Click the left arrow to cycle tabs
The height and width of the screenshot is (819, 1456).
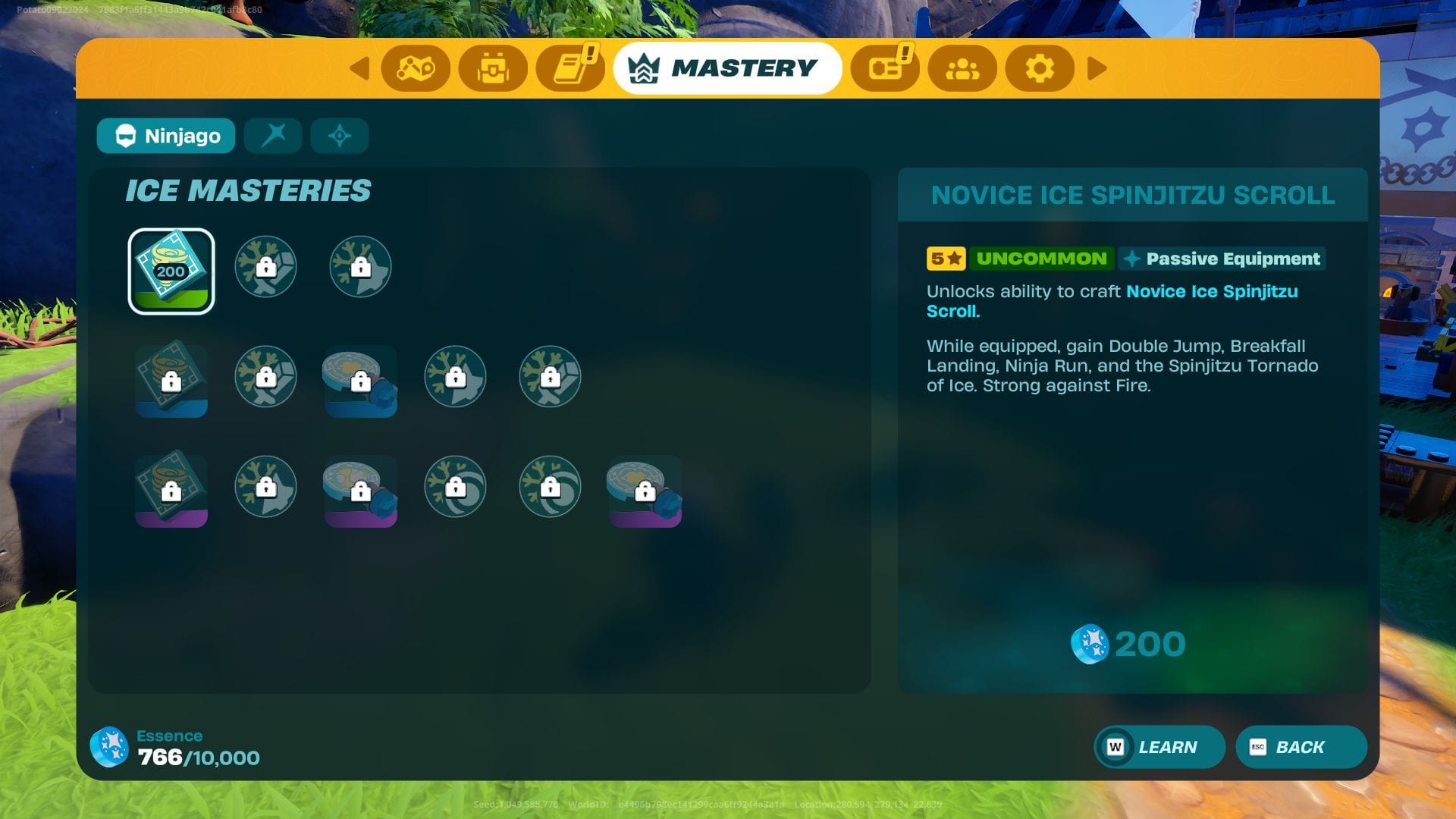[359, 68]
